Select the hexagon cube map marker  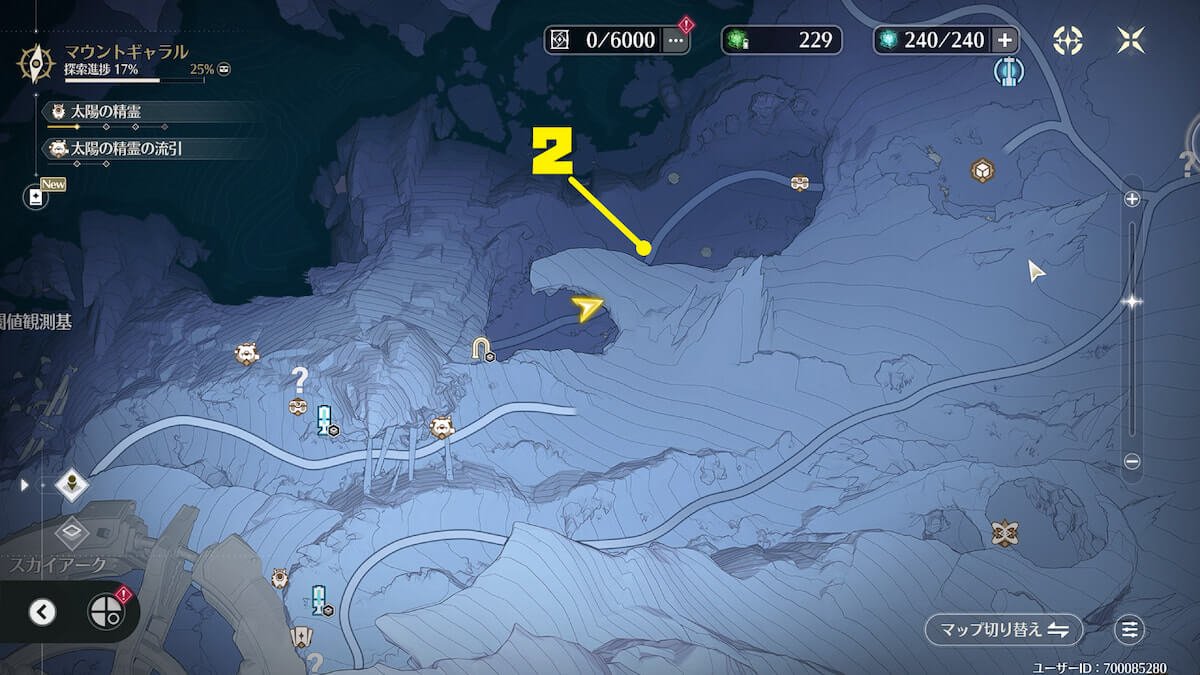(x=982, y=170)
